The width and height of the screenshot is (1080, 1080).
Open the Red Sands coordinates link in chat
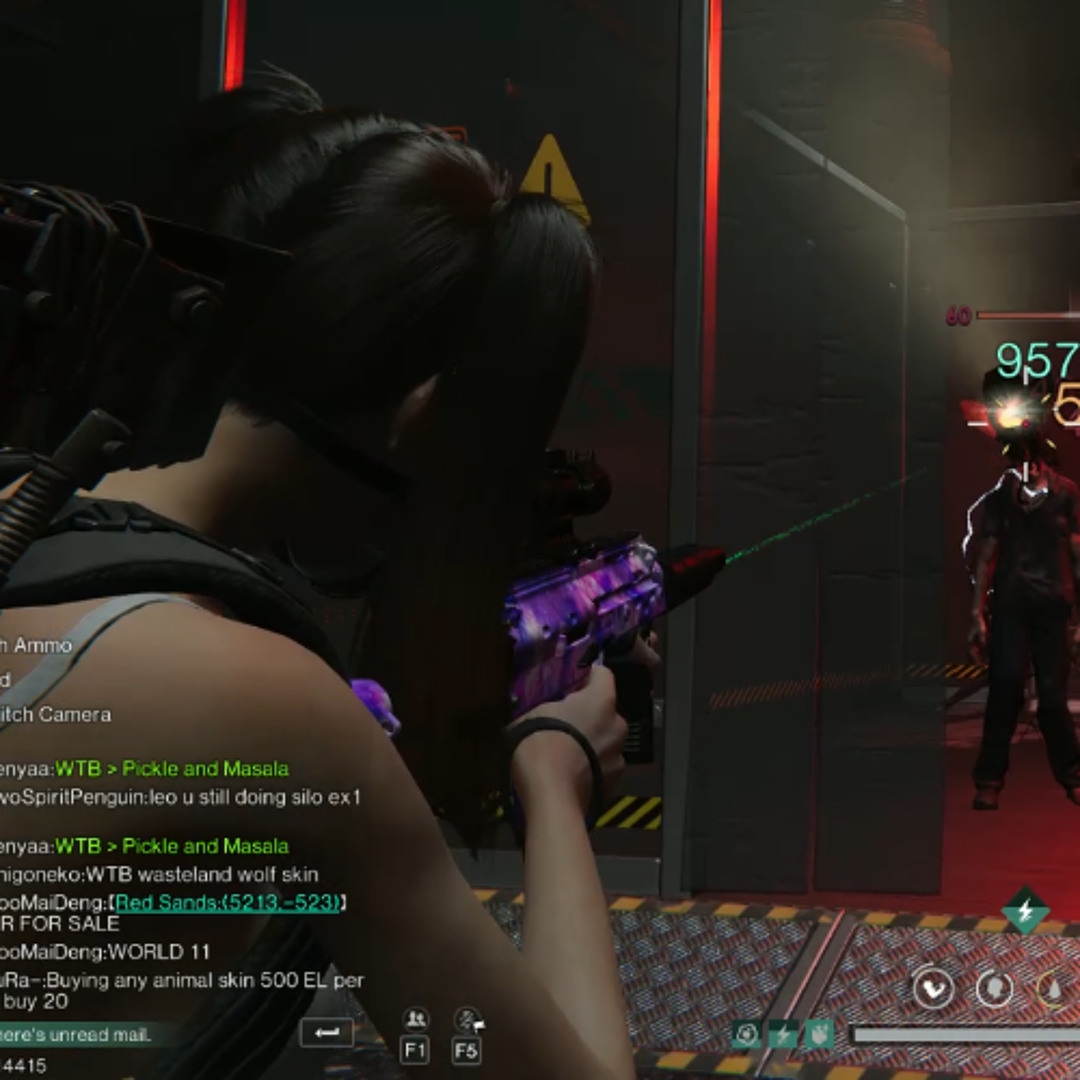[228, 903]
